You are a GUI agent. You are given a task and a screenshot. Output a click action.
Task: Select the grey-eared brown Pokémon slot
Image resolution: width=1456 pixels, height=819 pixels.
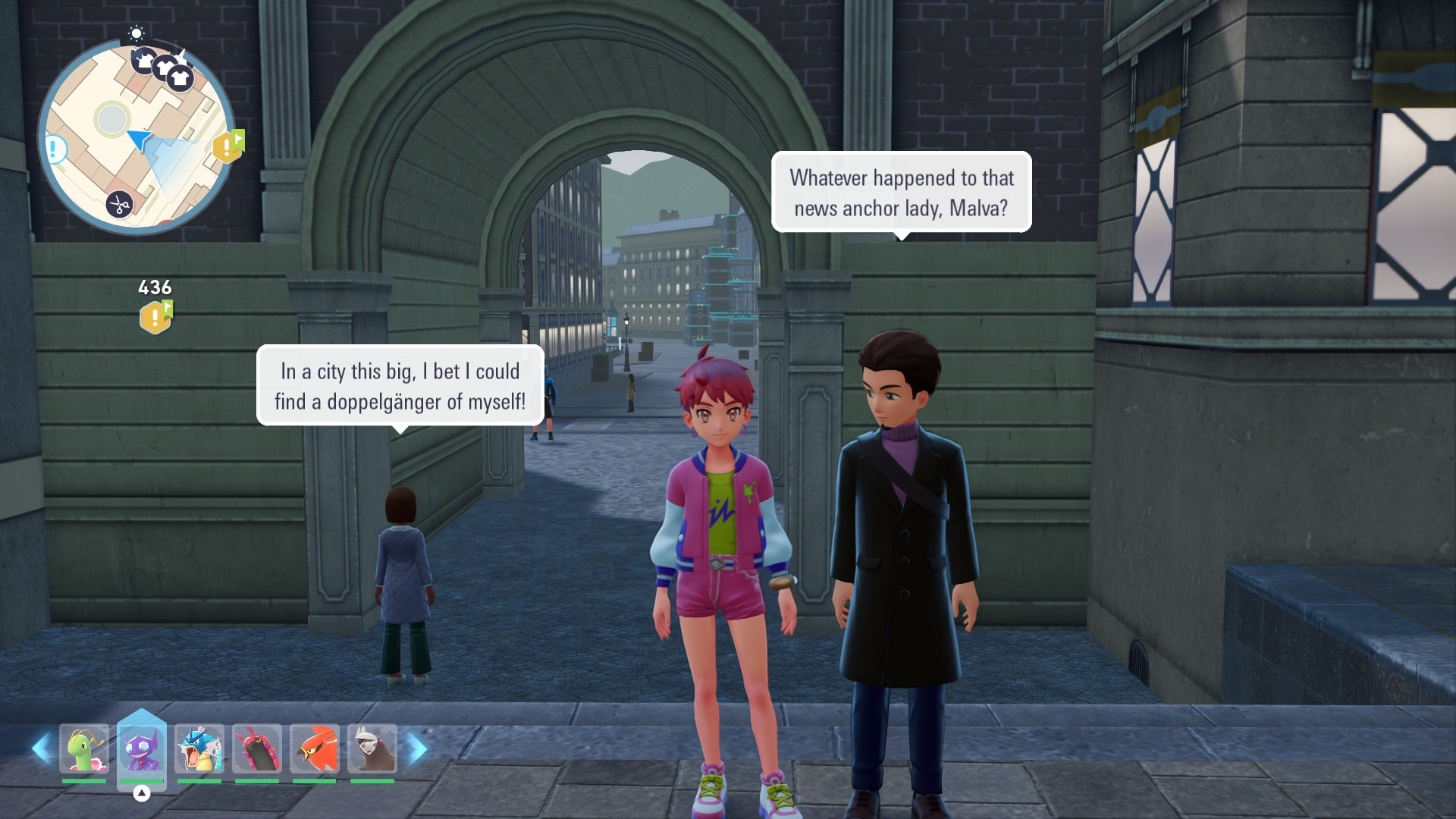pyautogui.click(x=372, y=749)
